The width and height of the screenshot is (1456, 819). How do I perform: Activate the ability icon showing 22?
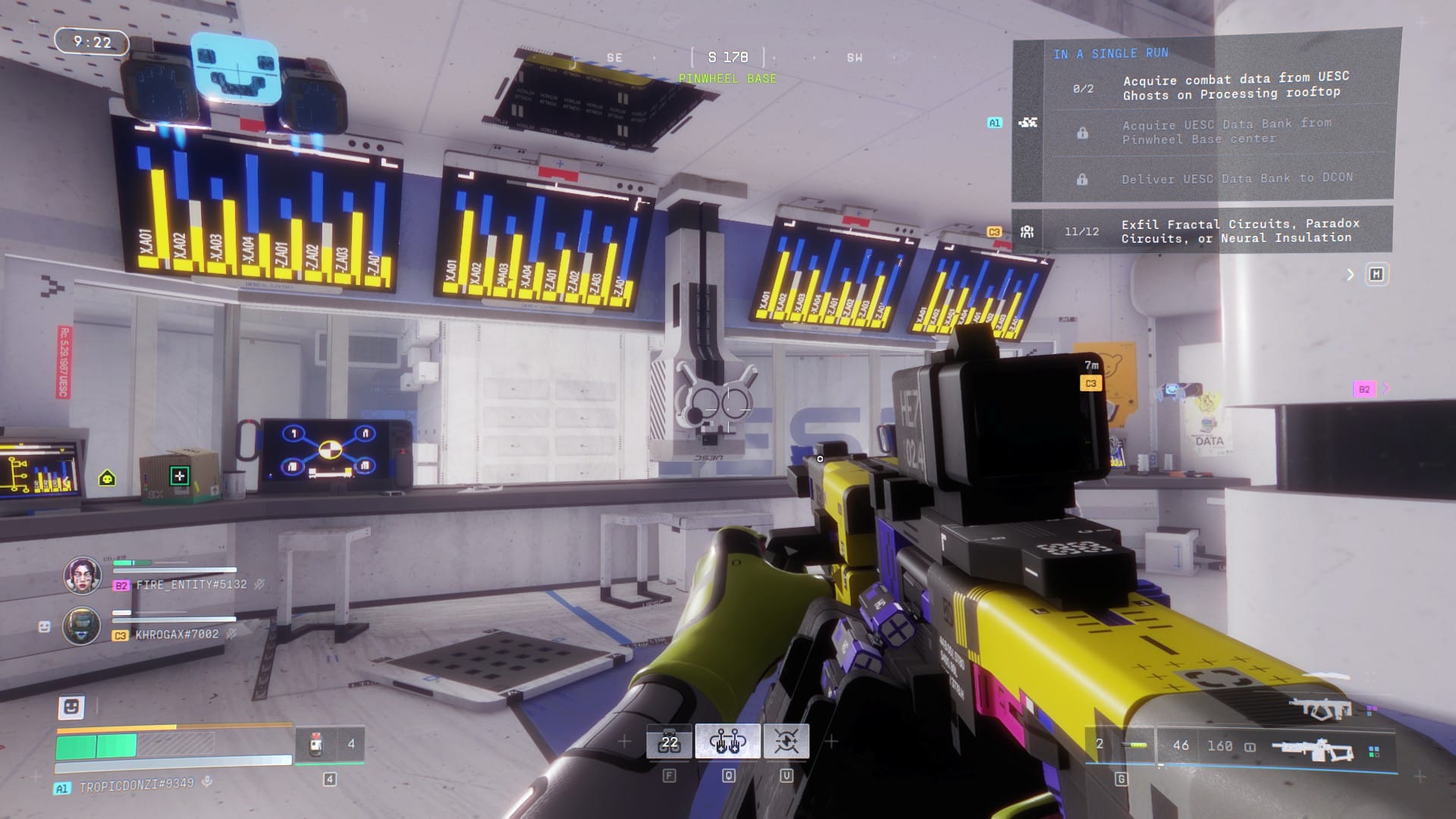[x=669, y=742]
